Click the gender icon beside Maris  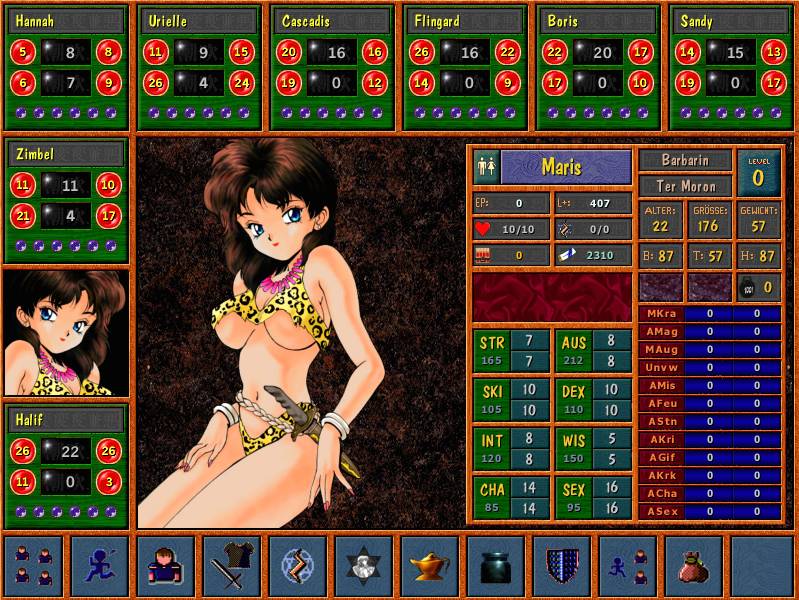487,166
